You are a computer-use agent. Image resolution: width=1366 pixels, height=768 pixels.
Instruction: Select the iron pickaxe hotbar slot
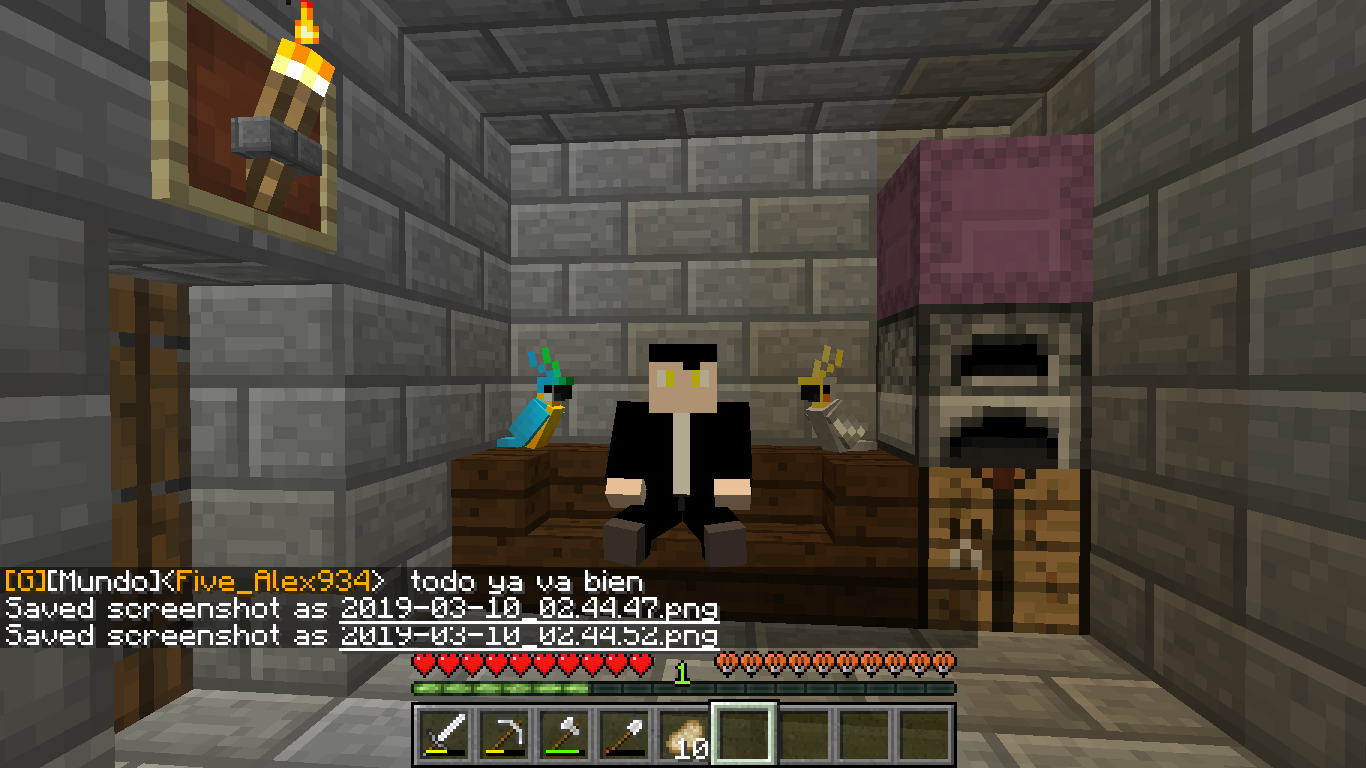[x=503, y=733]
